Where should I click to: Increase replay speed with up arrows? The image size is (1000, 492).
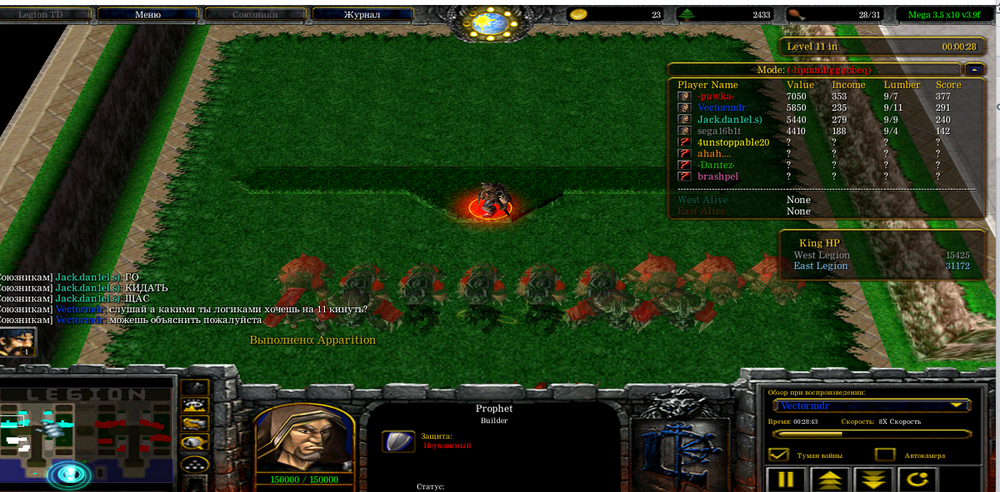point(830,479)
